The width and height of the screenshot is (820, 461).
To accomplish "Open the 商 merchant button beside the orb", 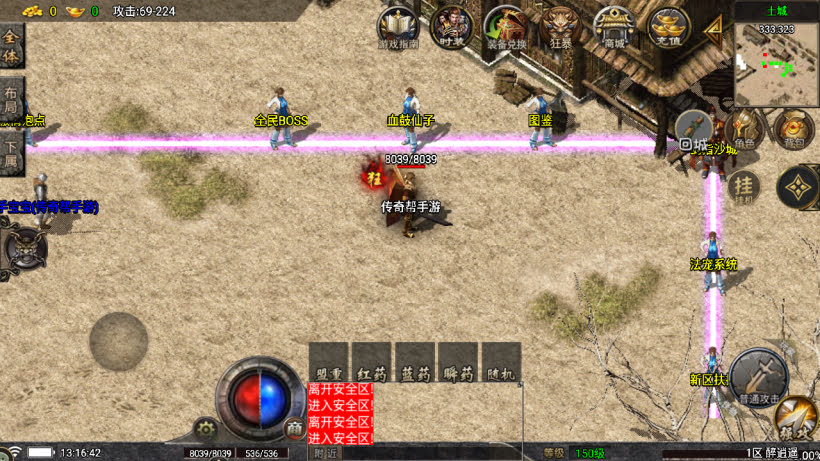I will 294,428.
